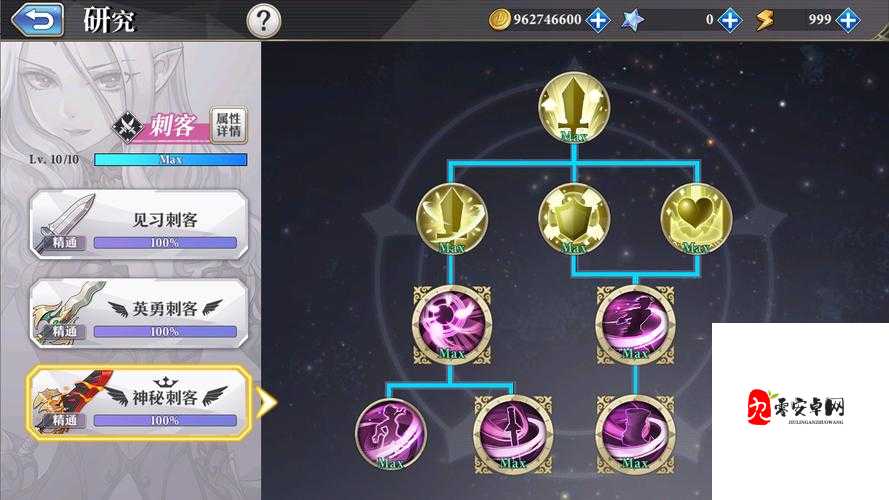Screen dimensions: 889x500
Task: Select the top gold sword skill node
Action: pyautogui.click(x=574, y=106)
